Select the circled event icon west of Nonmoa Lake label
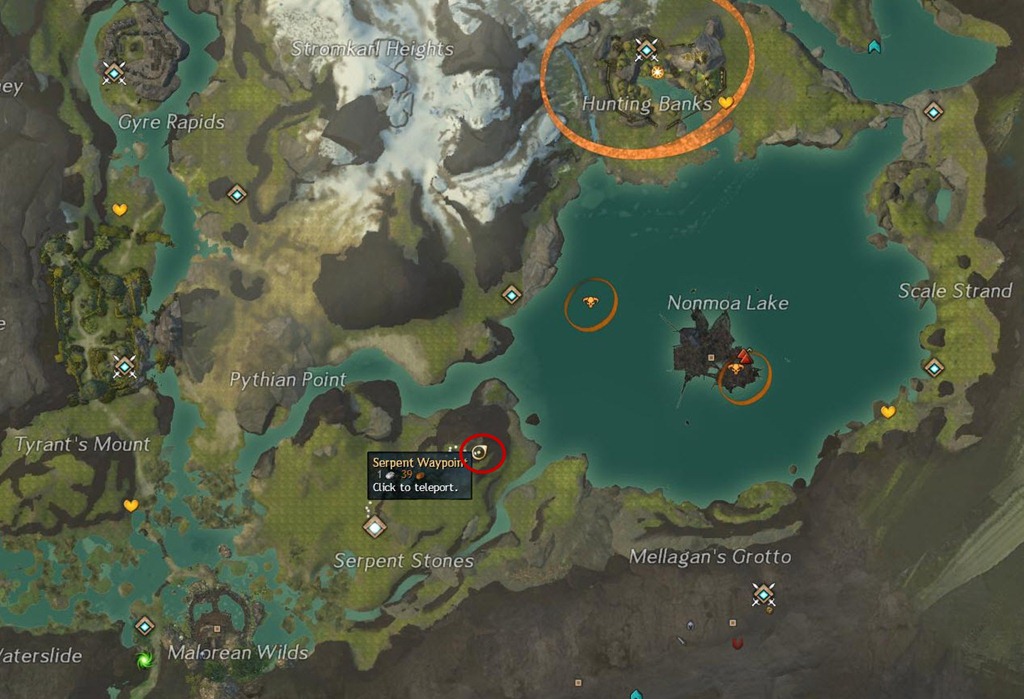Image resolution: width=1024 pixels, height=699 pixels. (x=590, y=302)
